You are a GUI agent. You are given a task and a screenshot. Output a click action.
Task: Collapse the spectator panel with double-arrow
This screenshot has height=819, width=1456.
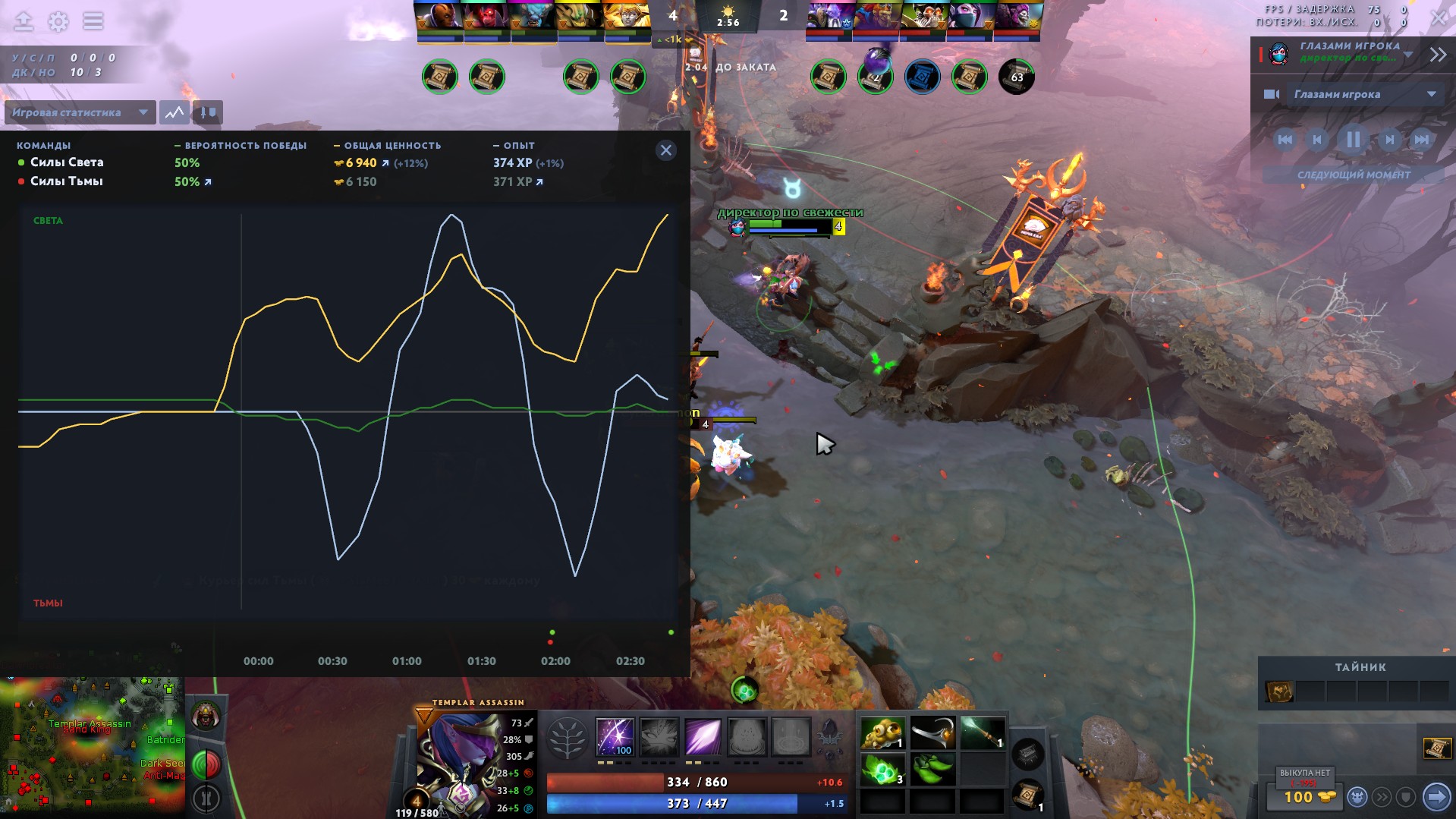click(1438, 55)
